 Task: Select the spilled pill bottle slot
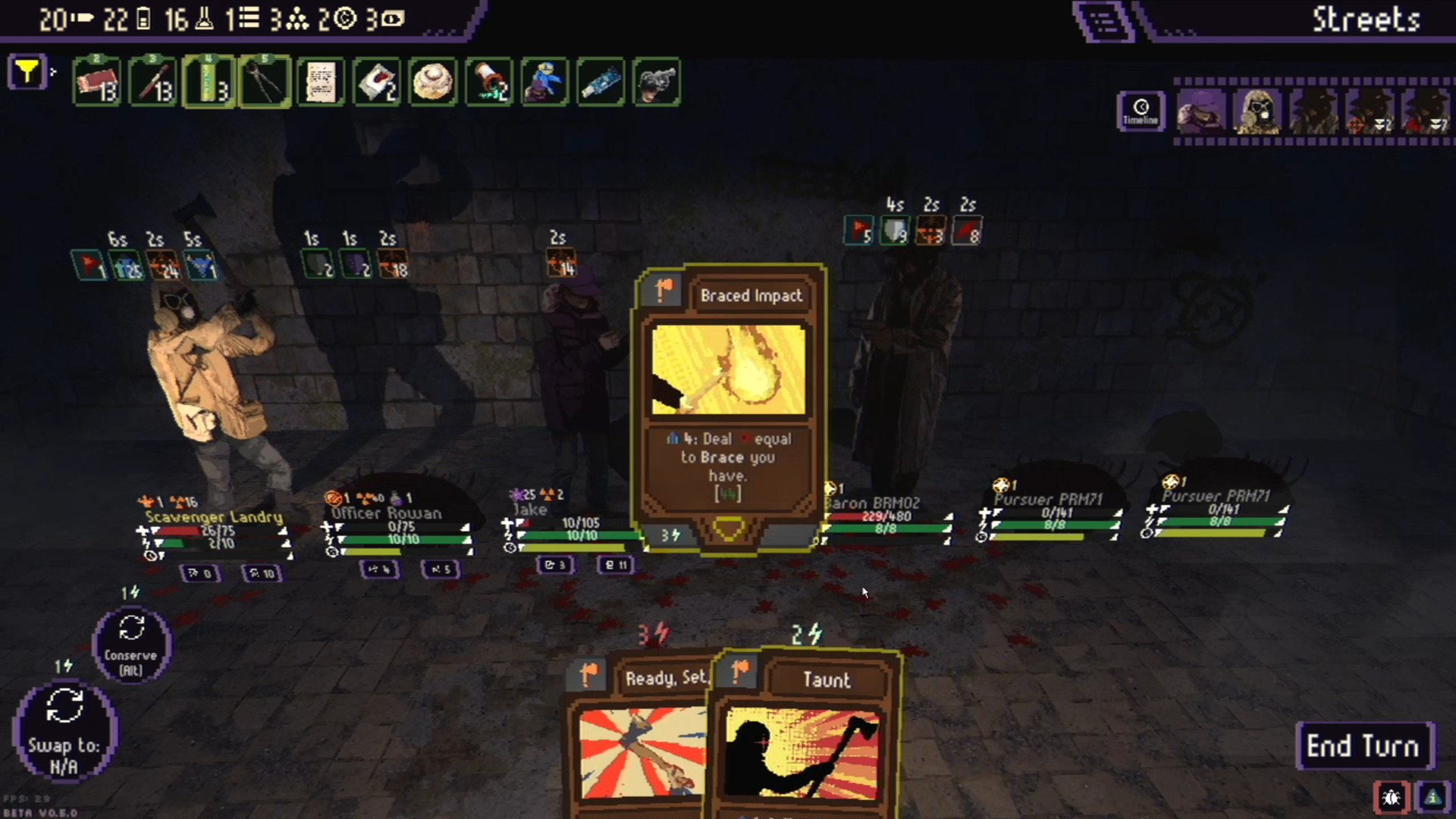pos(489,81)
